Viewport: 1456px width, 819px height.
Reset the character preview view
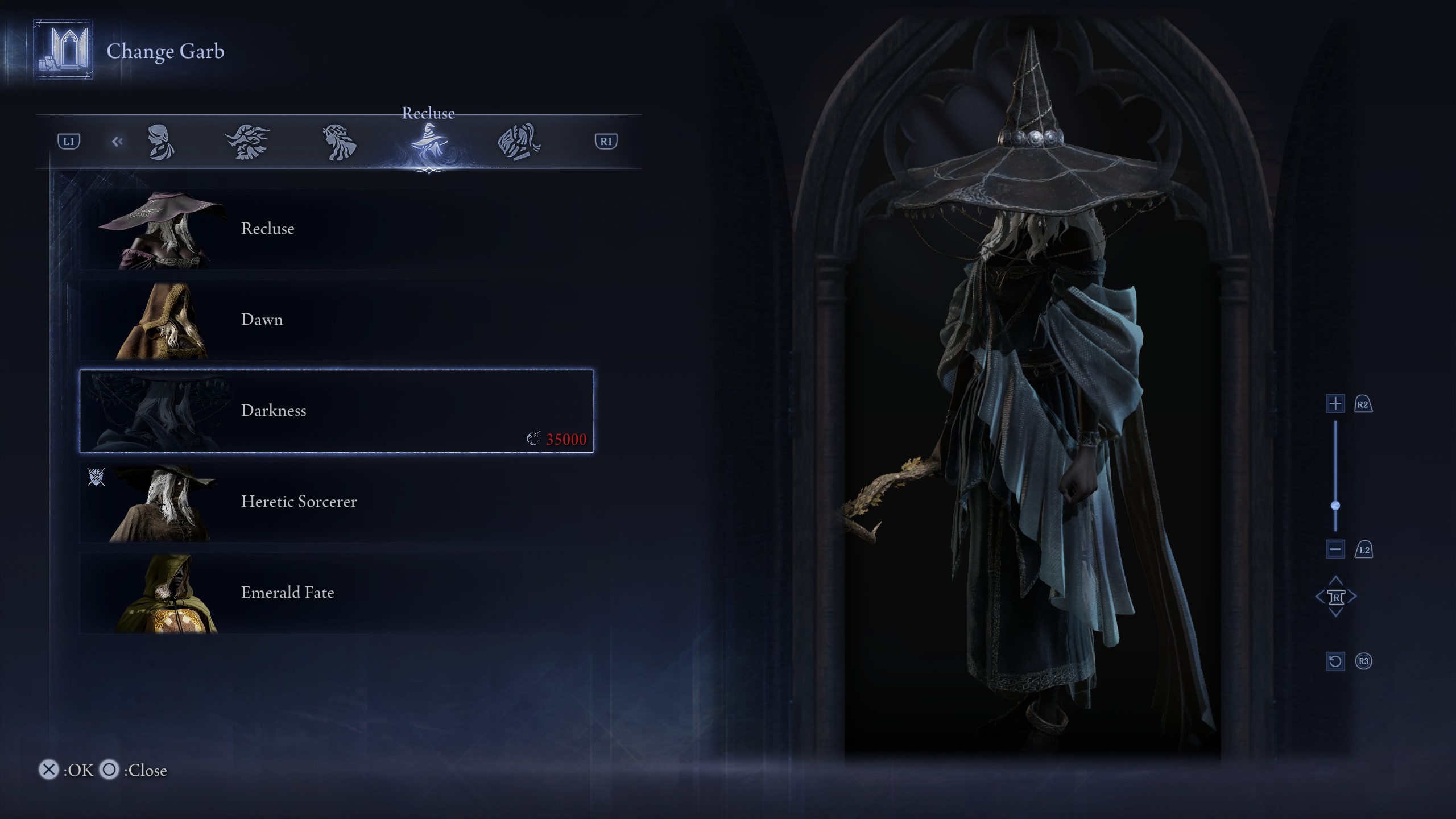point(1335,661)
